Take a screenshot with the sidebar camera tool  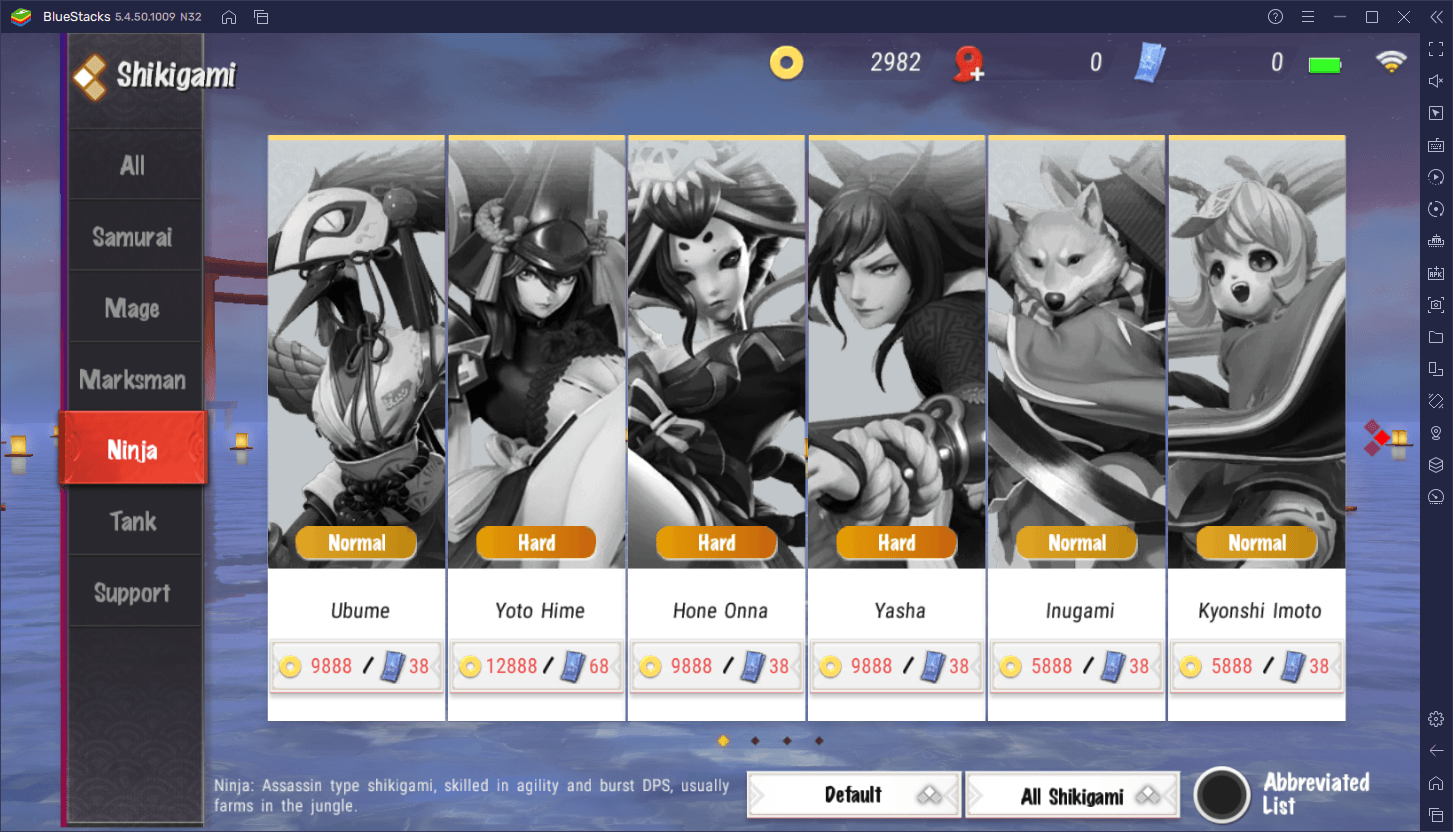coord(1436,304)
